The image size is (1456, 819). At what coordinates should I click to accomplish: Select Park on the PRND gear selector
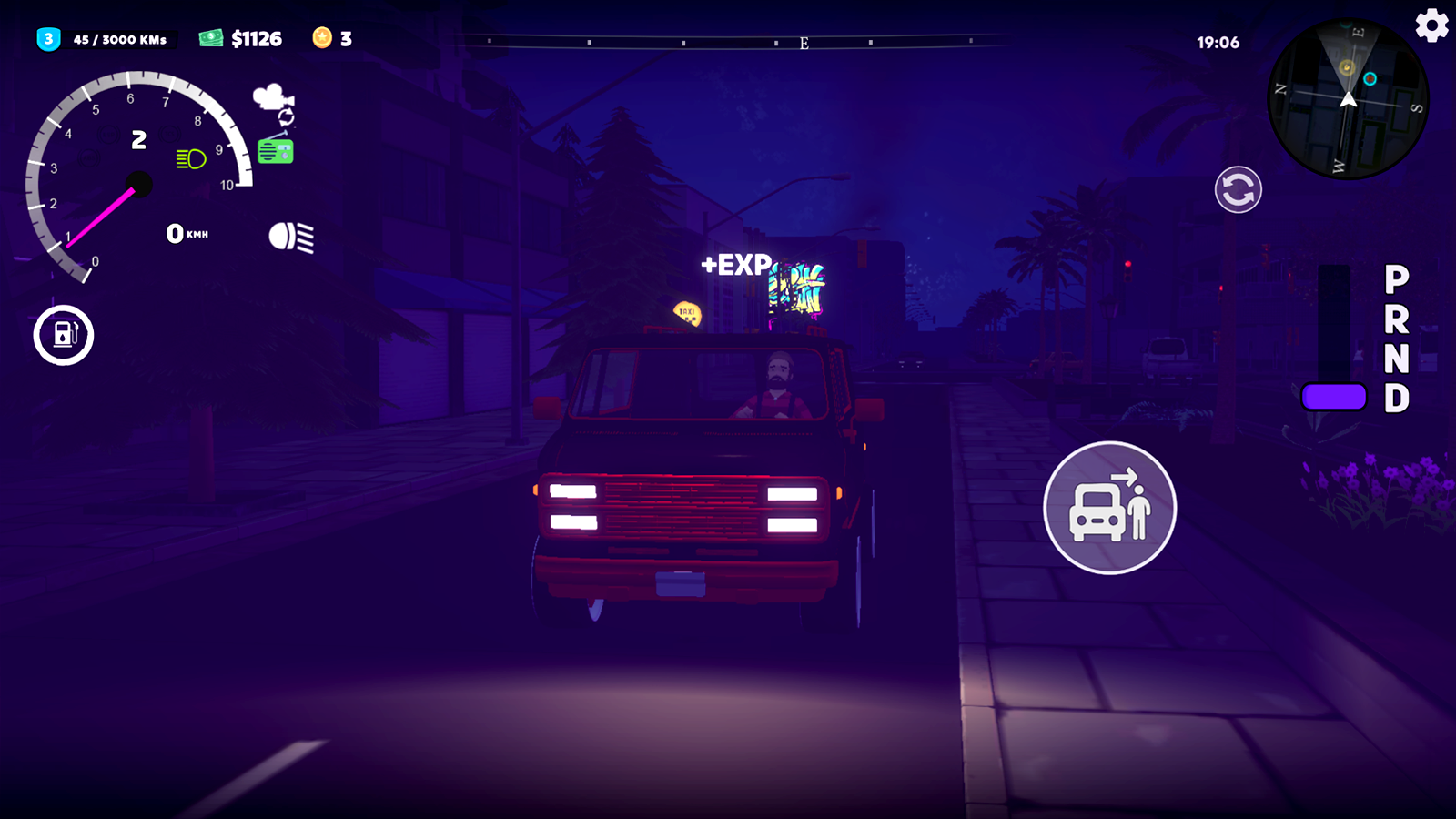pos(1394,278)
